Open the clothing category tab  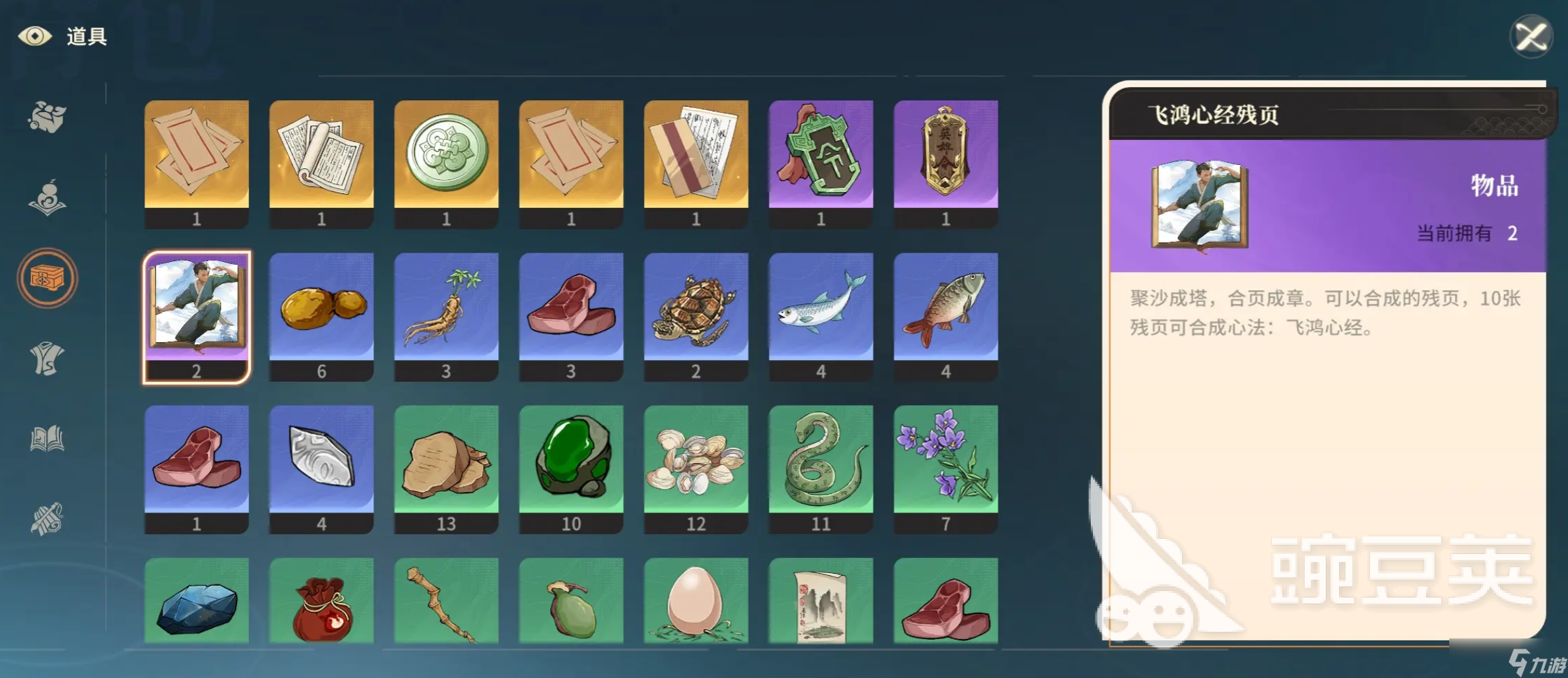pyautogui.click(x=47, y=359)
